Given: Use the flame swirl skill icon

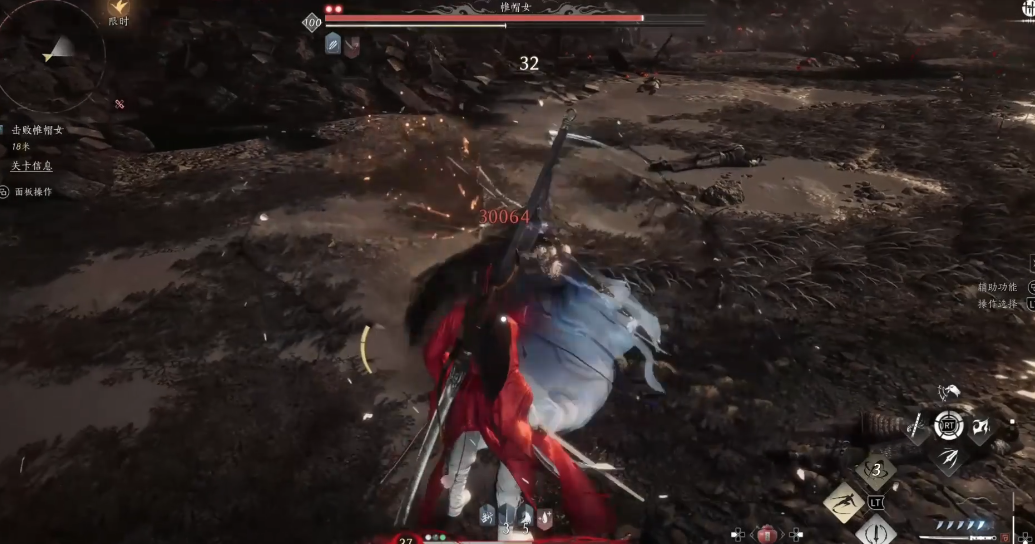Looking at the screenshot, I should click(979, 428).
